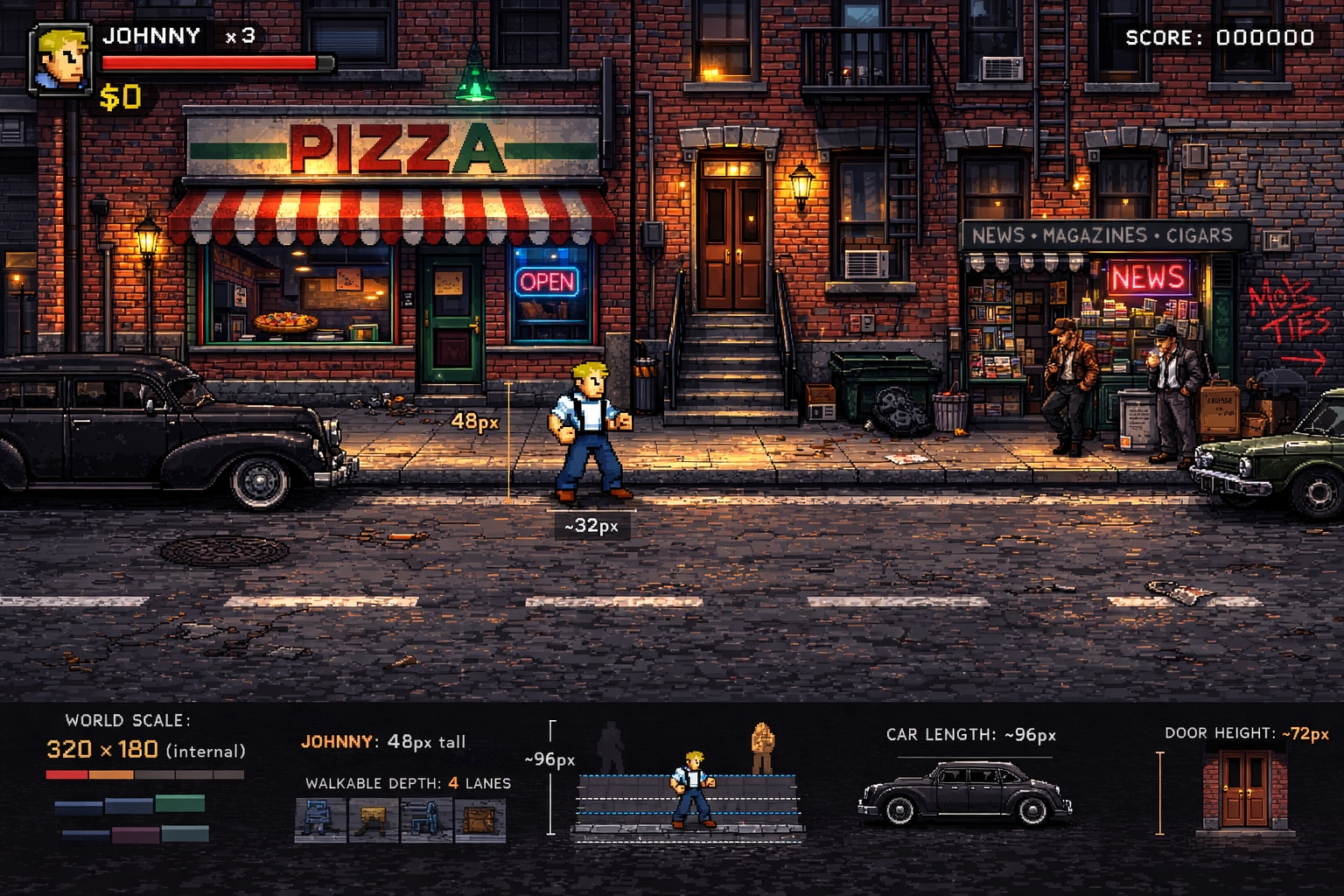1344x896 pixels.
Task: Select the door height preview thumbnail
Action: point(1244,792)
